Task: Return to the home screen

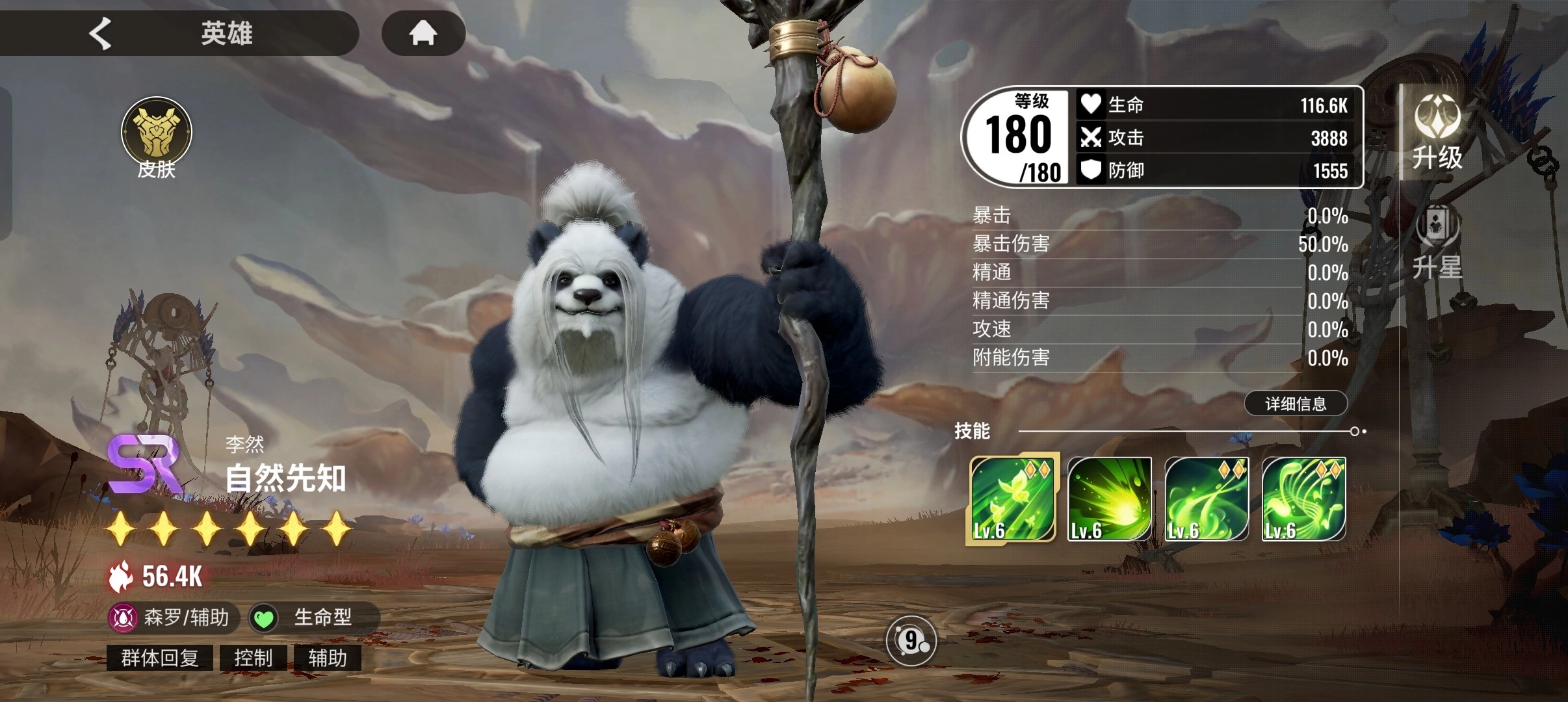Action: [423, 32]
